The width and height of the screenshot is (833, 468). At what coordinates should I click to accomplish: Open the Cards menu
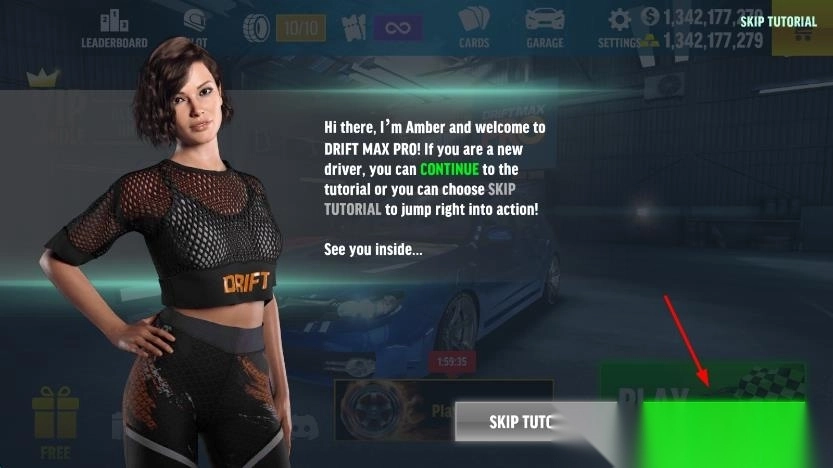(x=474, y=28)
